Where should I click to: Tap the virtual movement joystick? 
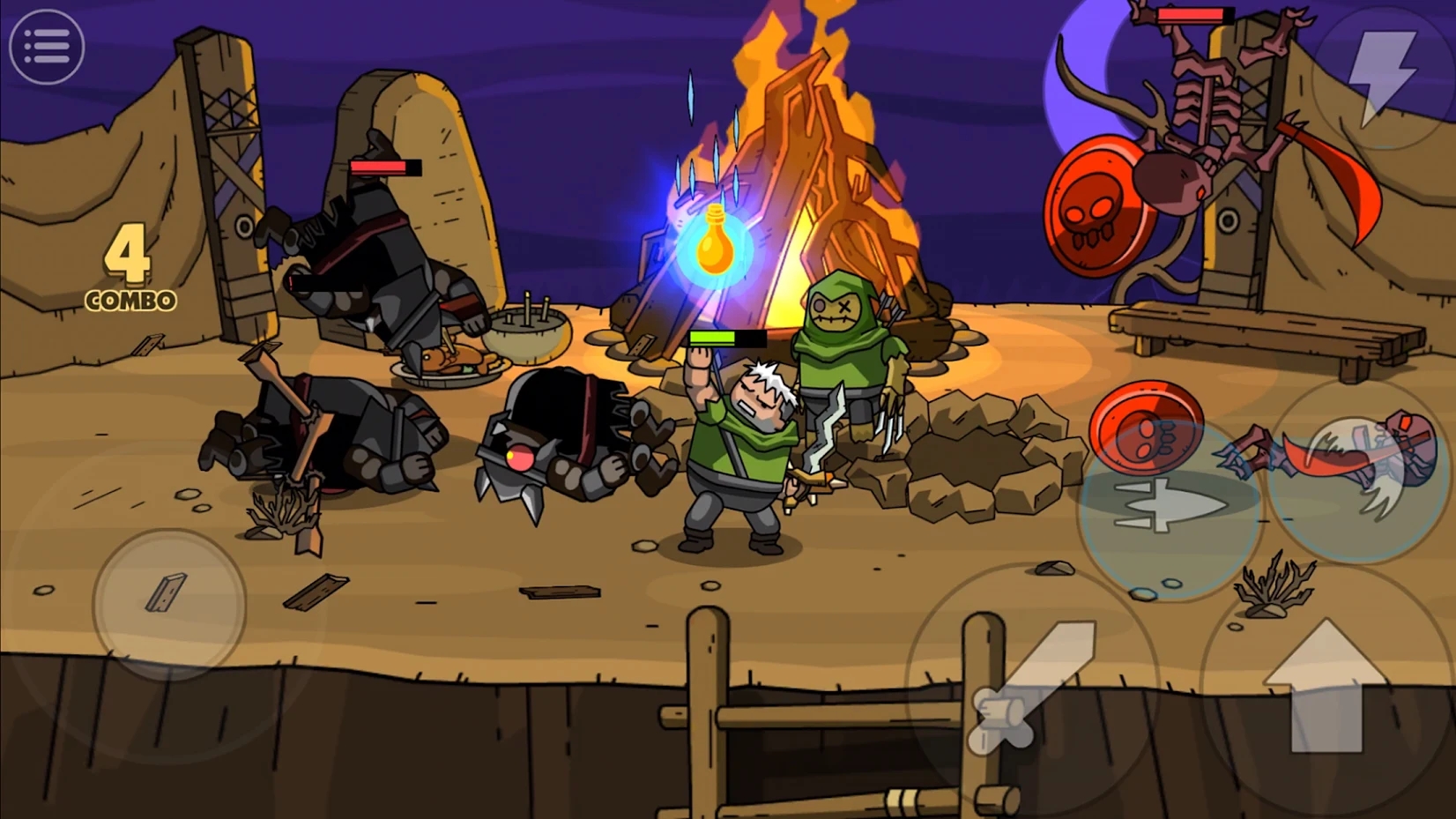tap(169, 603)
